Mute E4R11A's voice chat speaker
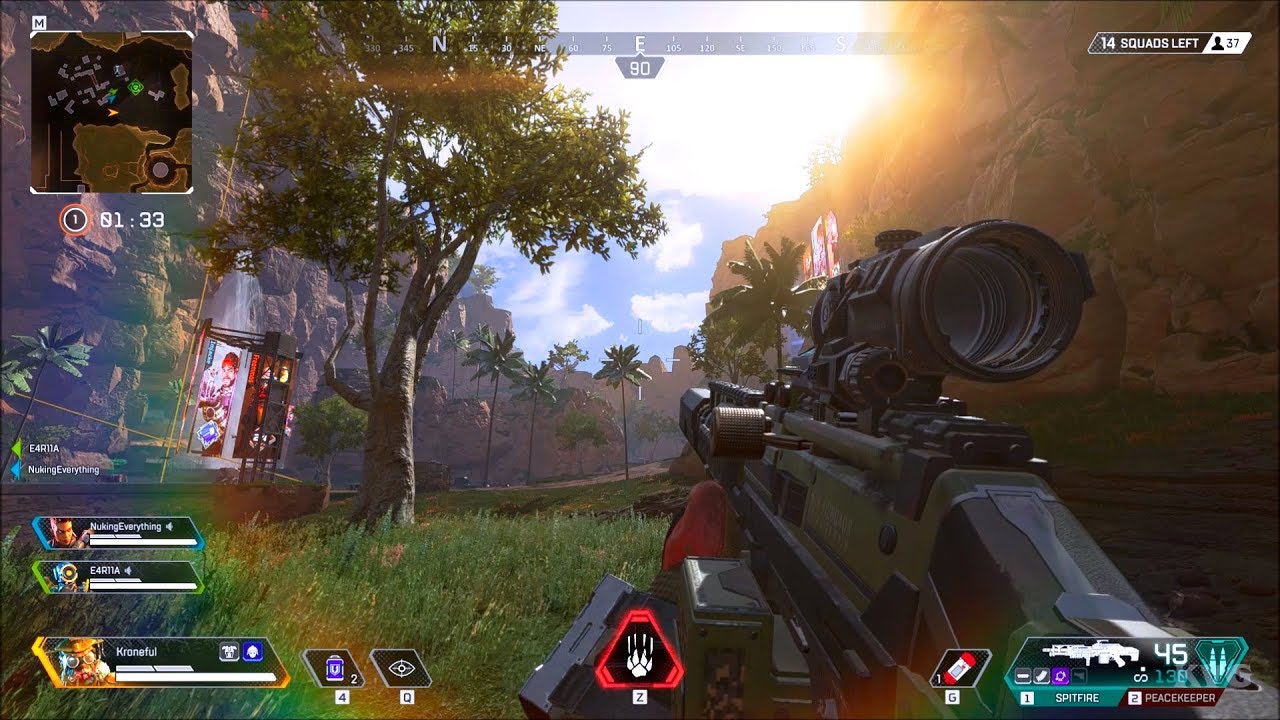Image resolution: width=1280 pixels, height=720 pixels. (x=128, y=571)
